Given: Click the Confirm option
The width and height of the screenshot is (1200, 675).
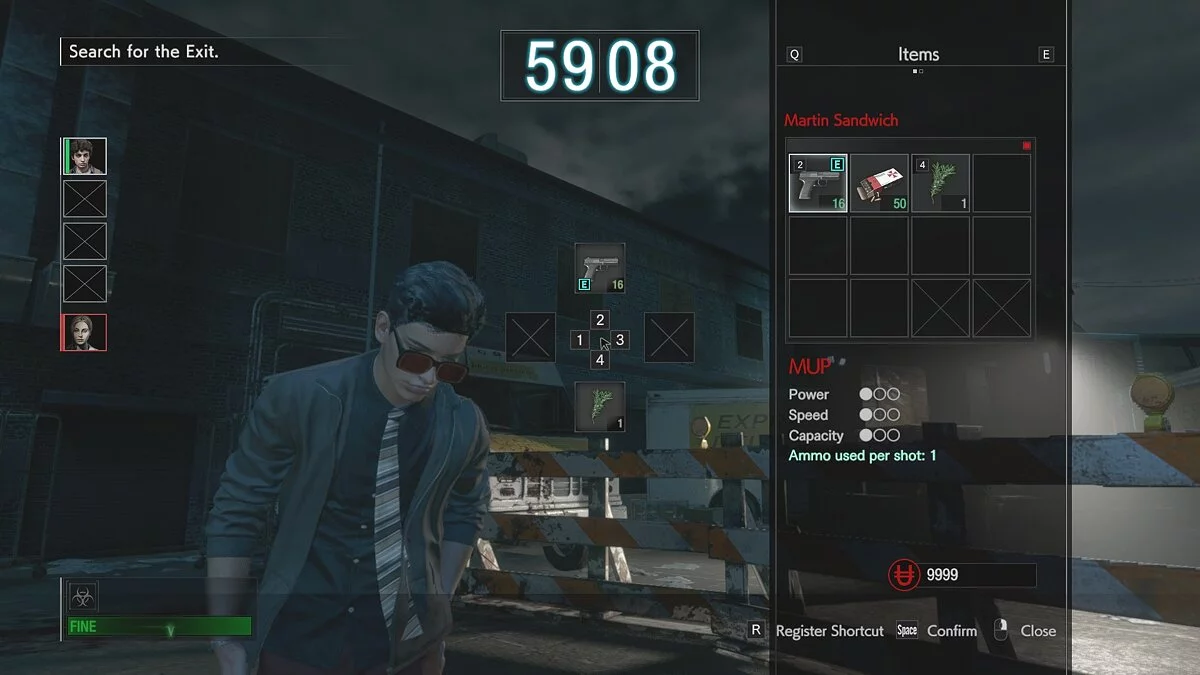Looking at the screenshot, I should pos(951,631).
